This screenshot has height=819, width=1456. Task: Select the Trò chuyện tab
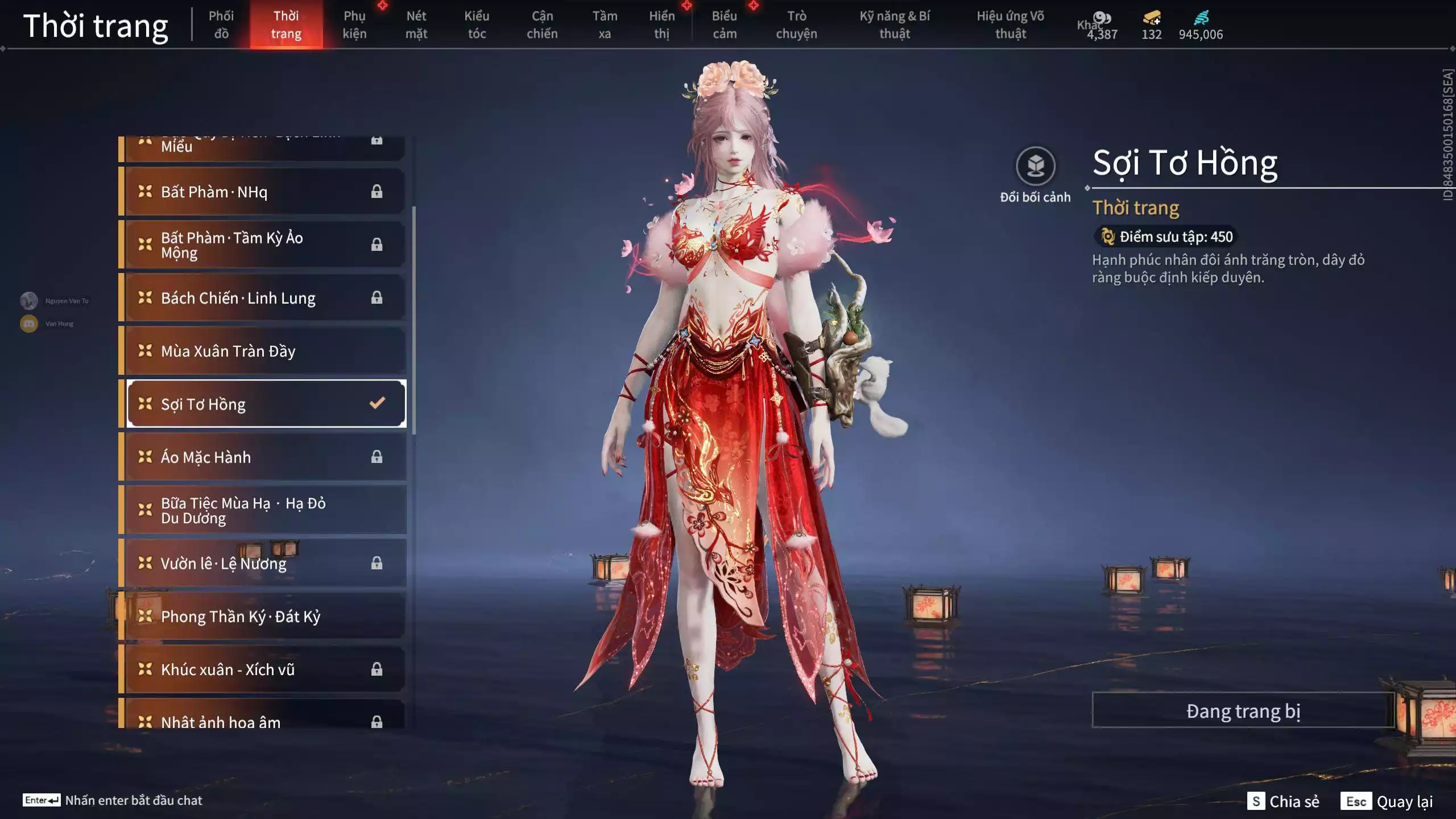click(x=796, y=24)
